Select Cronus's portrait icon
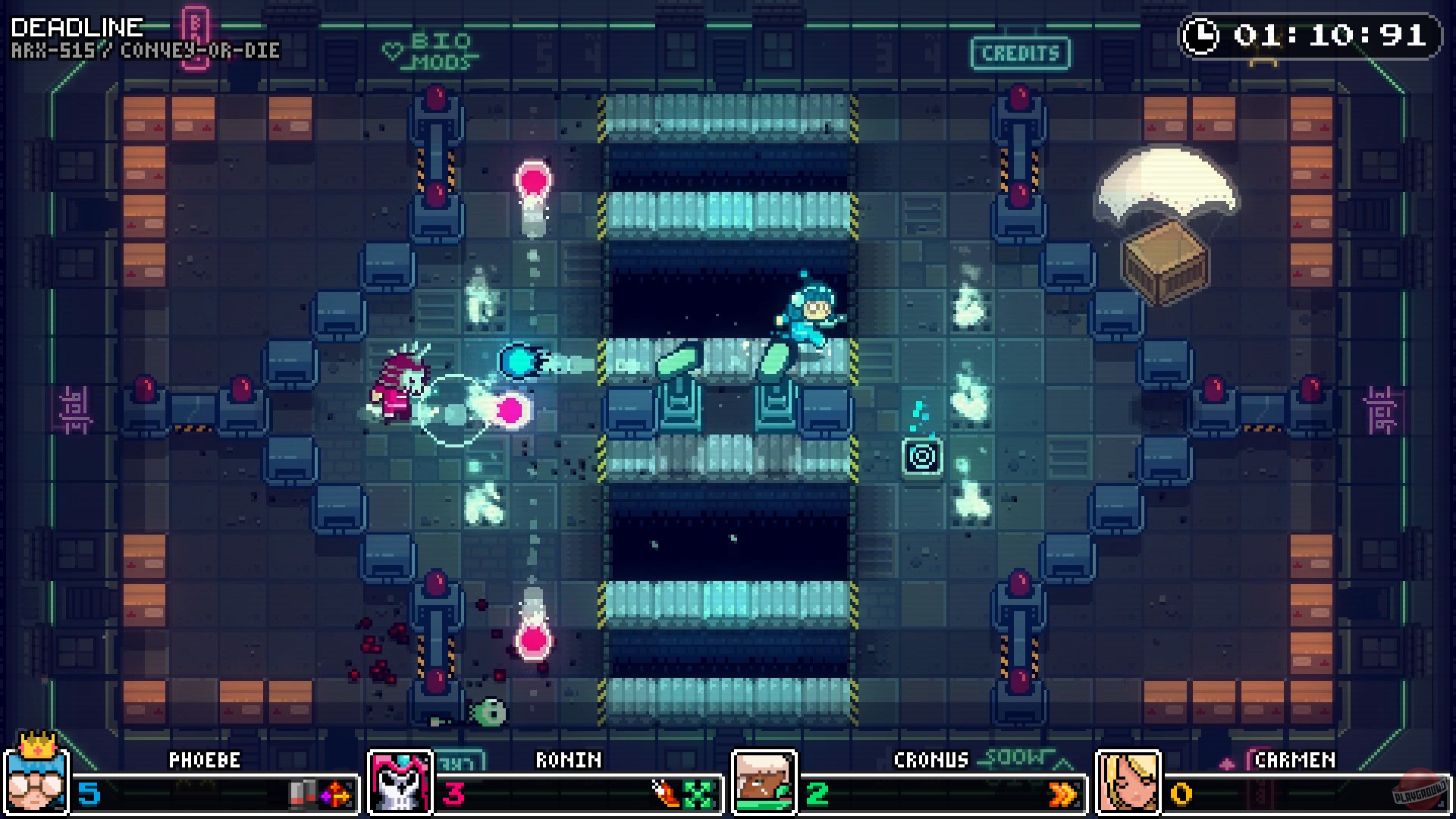The image size is (1456, 819). click(x=761, y=781)
